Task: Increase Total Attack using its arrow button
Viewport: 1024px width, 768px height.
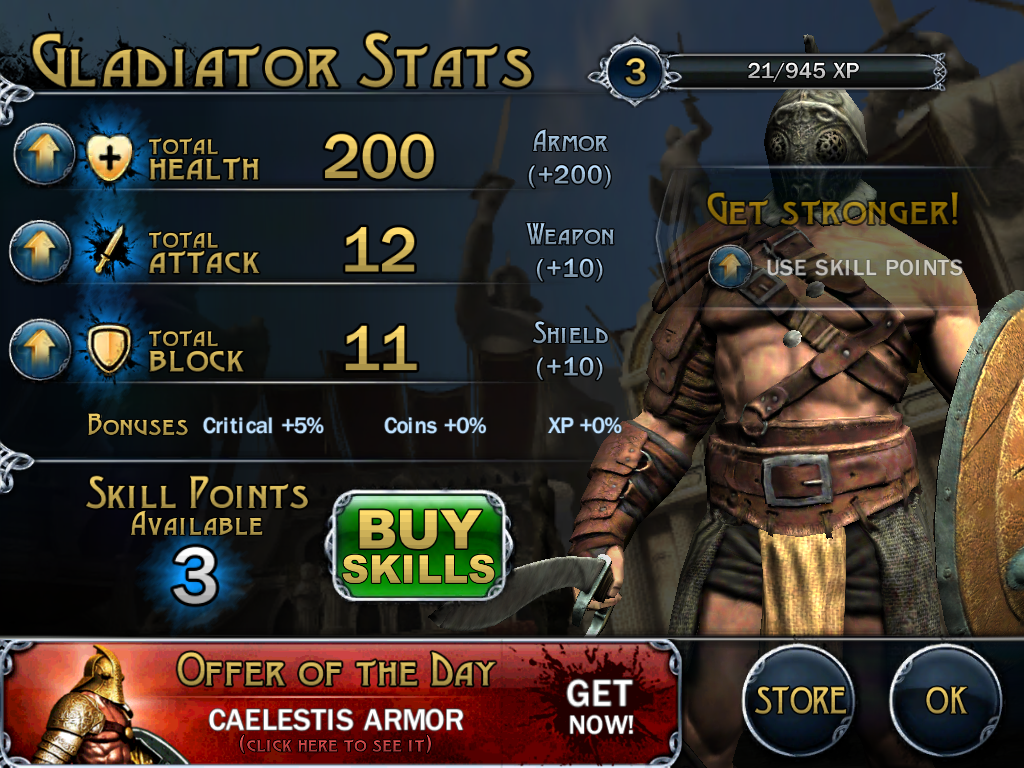Action: pos(40,251)
